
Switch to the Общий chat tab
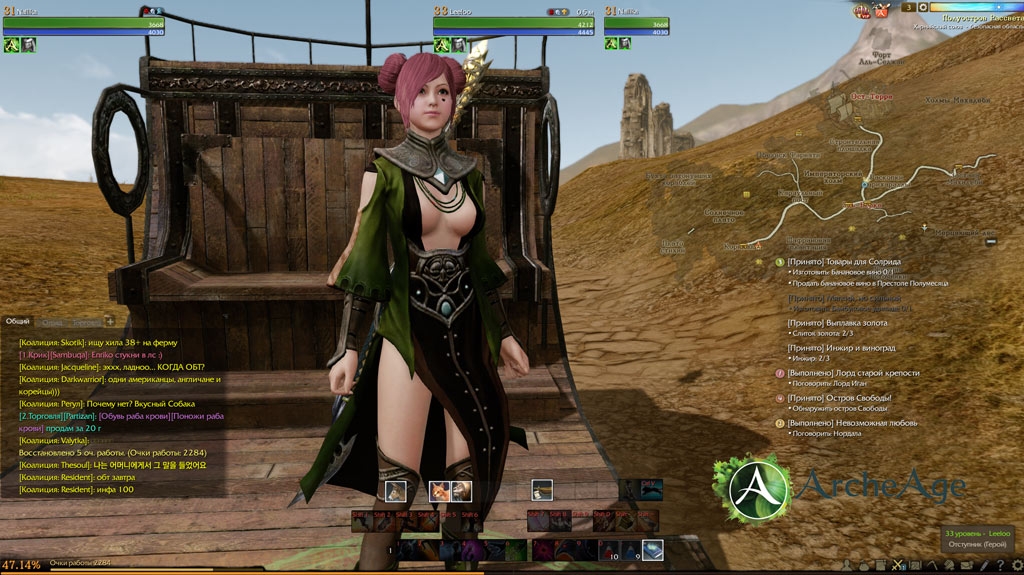pos(18,322)
